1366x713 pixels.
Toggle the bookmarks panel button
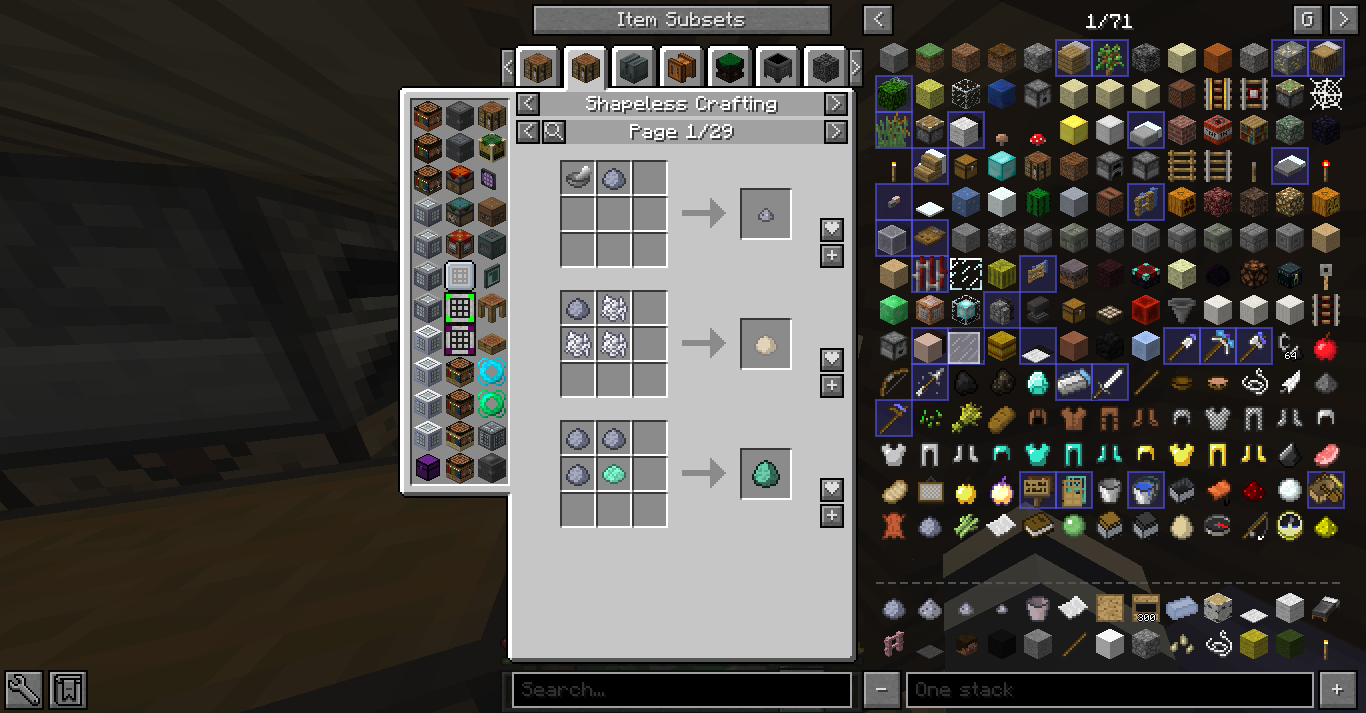(69, 689)
